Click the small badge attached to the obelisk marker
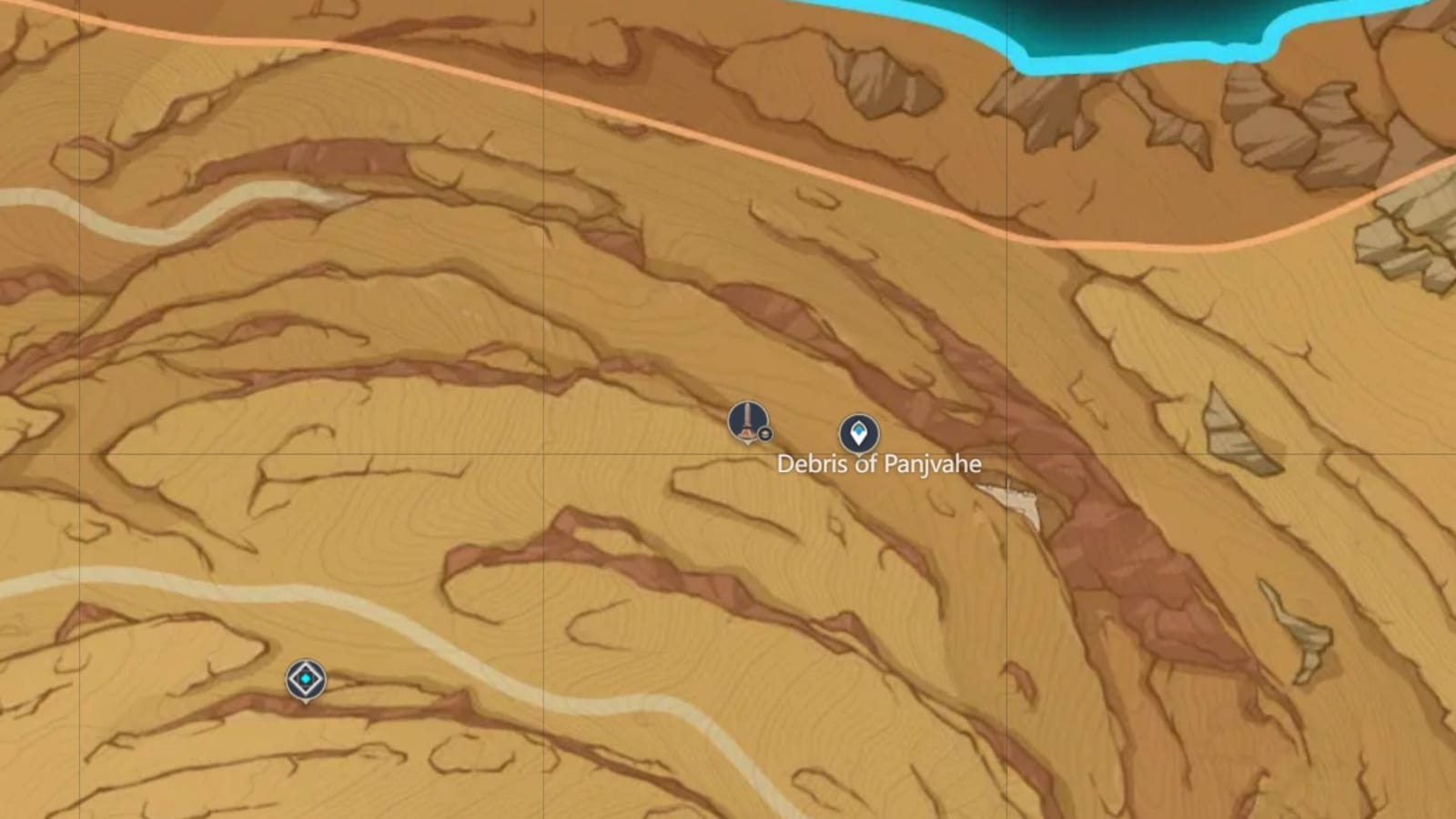The height and width of the screenshot is (819, 1456). [764, 434]
